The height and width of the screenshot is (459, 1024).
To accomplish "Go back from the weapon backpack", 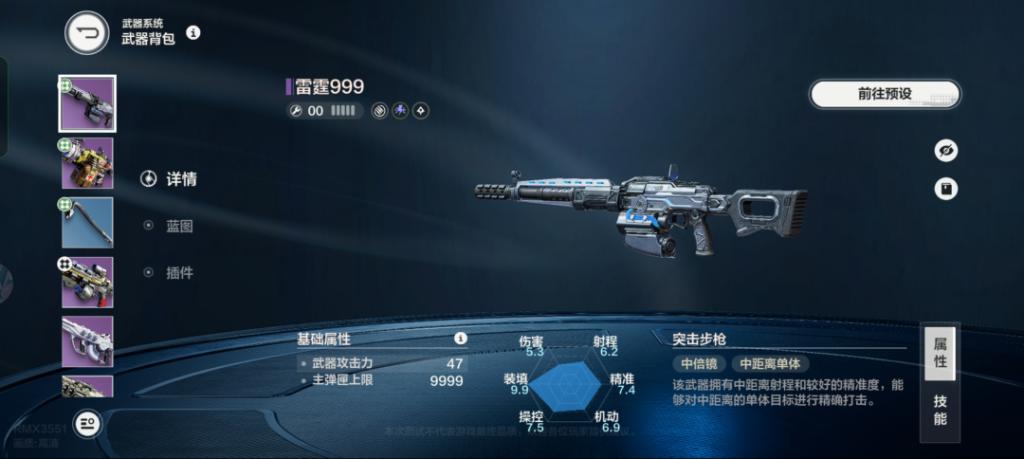I will 87,33.
